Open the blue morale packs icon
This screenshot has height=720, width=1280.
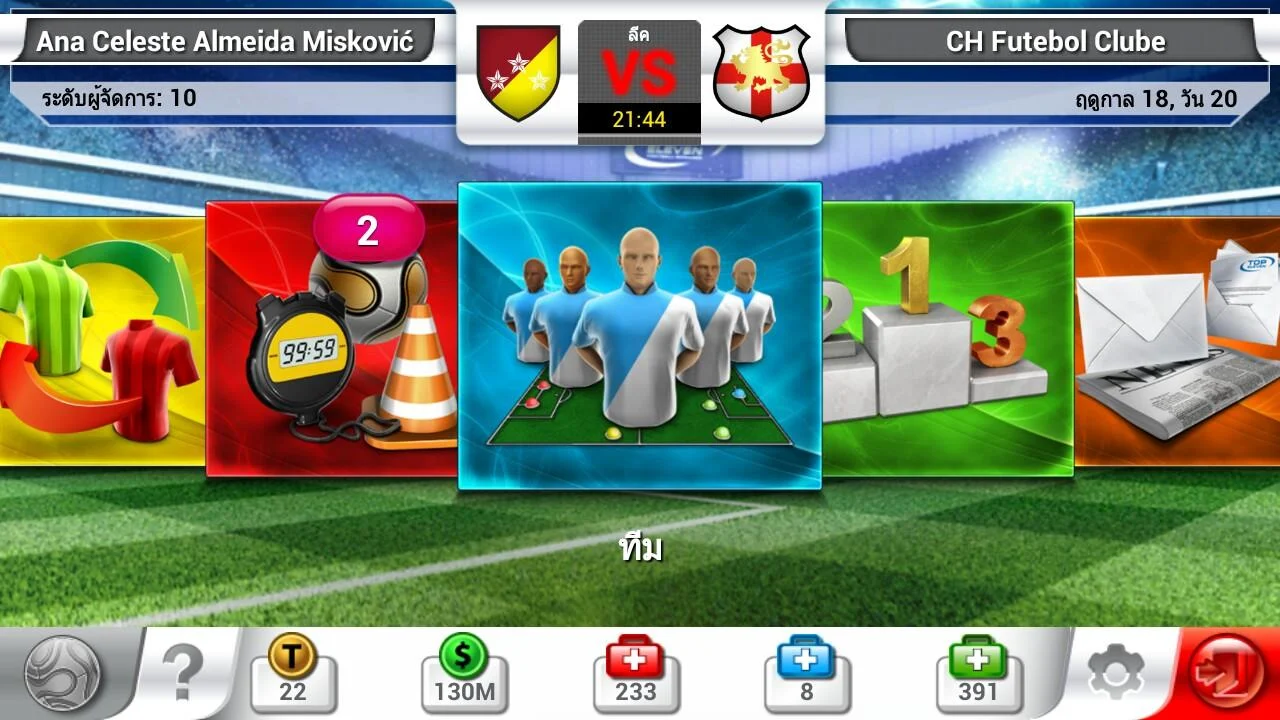point(808,670)
